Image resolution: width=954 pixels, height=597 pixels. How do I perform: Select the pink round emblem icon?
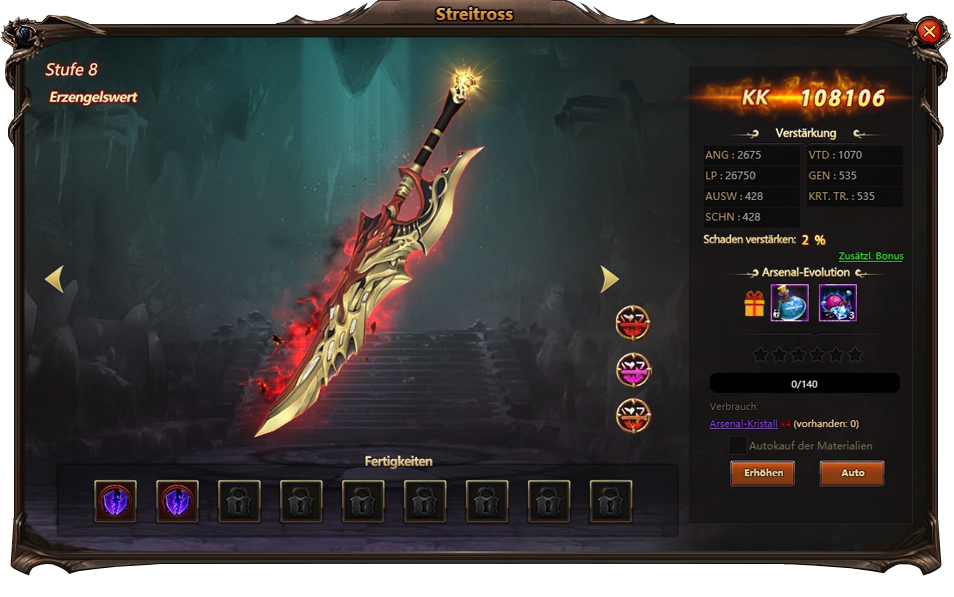pyautogui.click(x=633, y=369)
